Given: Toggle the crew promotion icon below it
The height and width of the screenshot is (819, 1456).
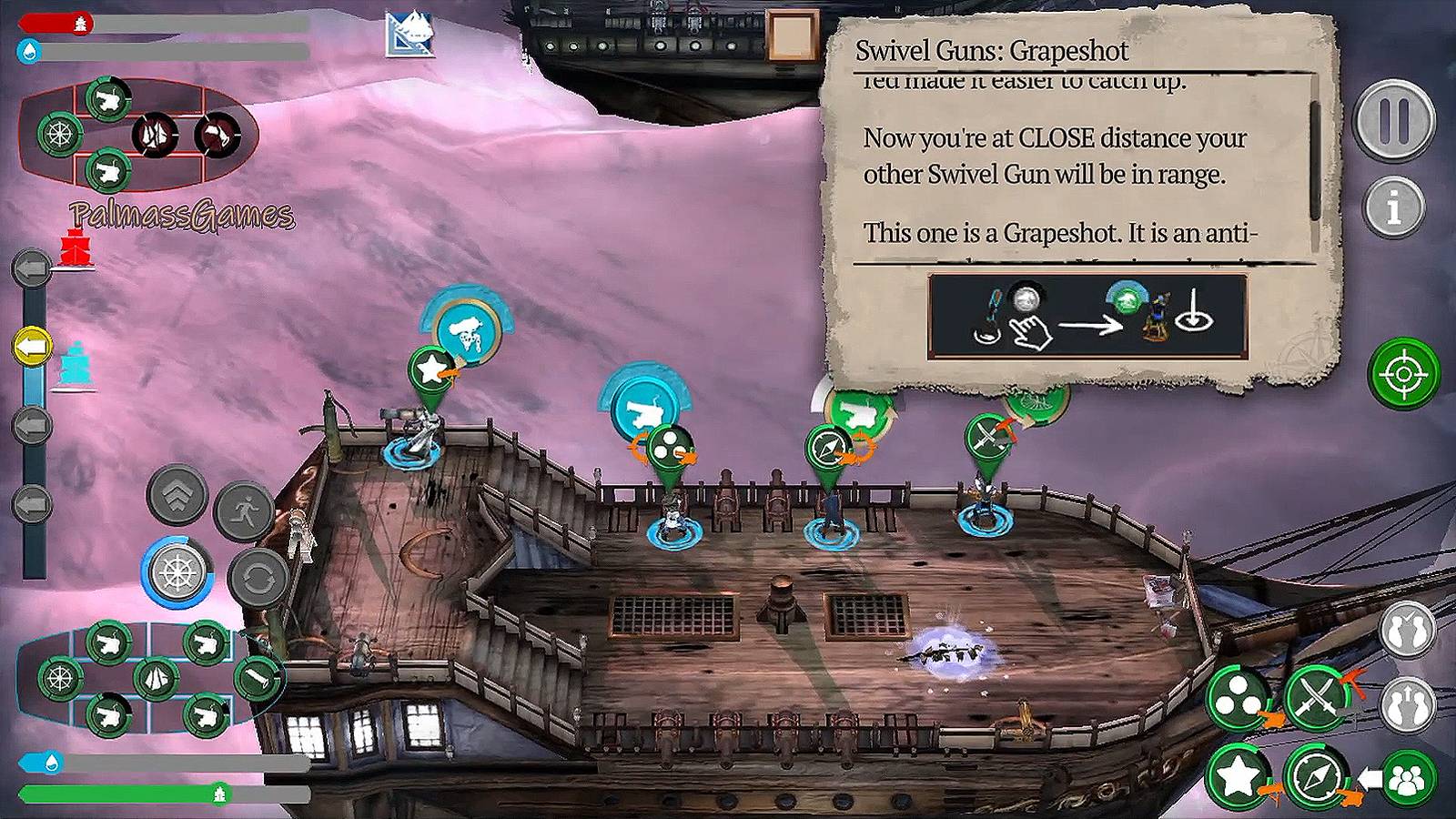Looking at the screenshot, I should [x=1407, y=701].
